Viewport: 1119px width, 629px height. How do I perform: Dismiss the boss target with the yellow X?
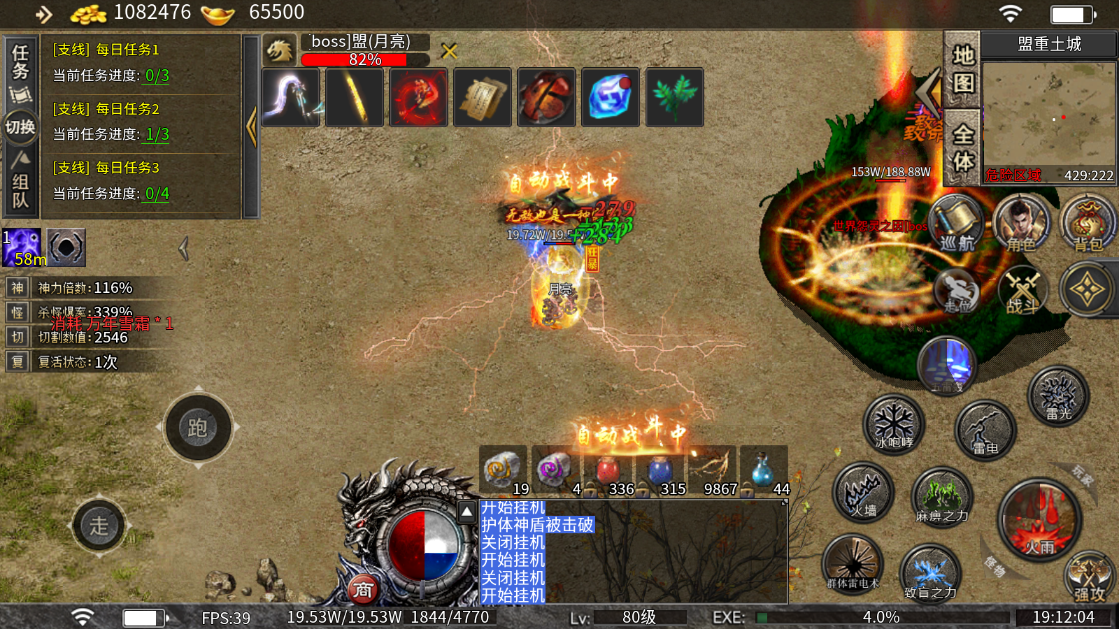450,52
